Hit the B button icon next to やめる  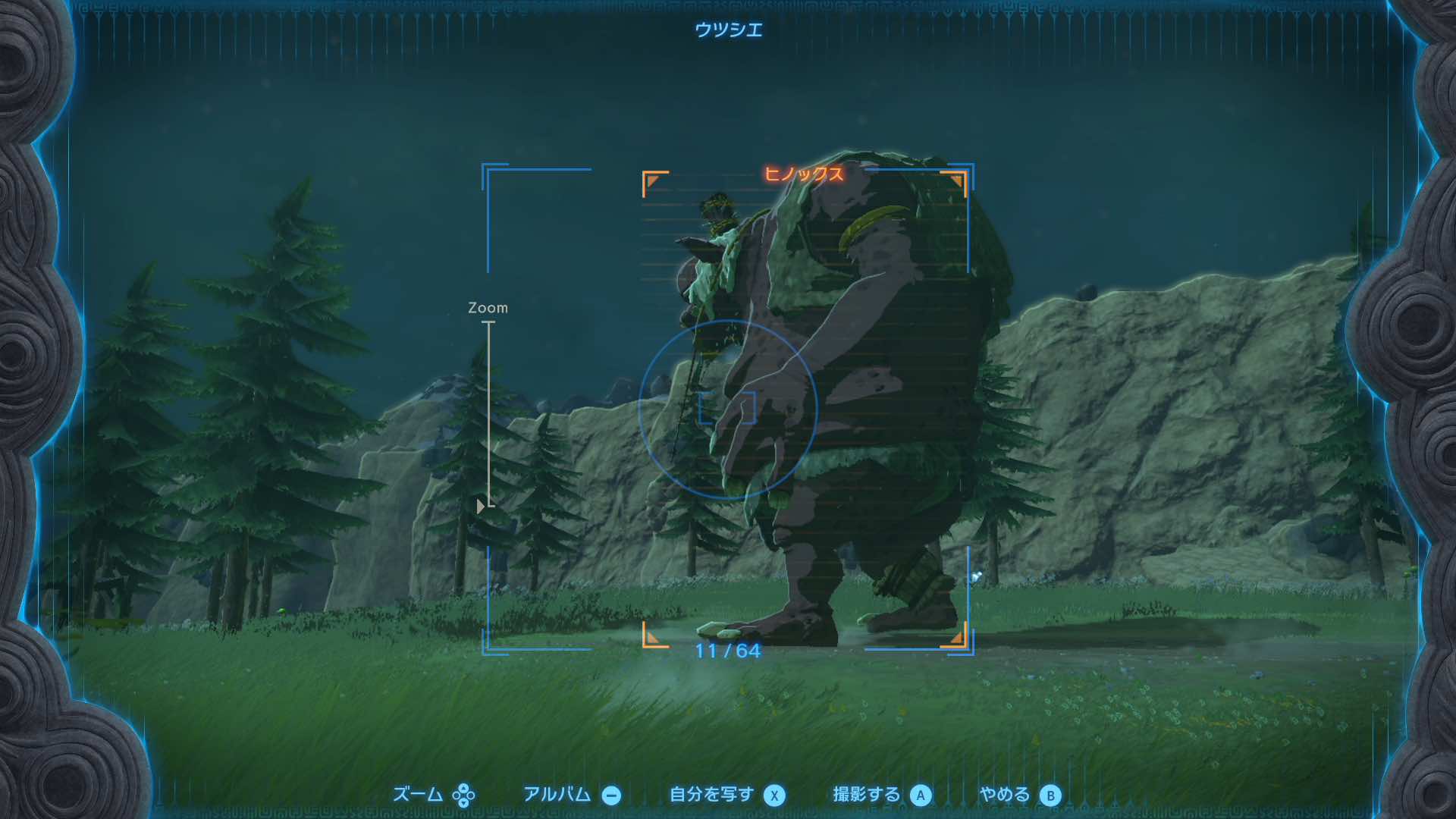pyautogui.click(x=1049, y=795)
